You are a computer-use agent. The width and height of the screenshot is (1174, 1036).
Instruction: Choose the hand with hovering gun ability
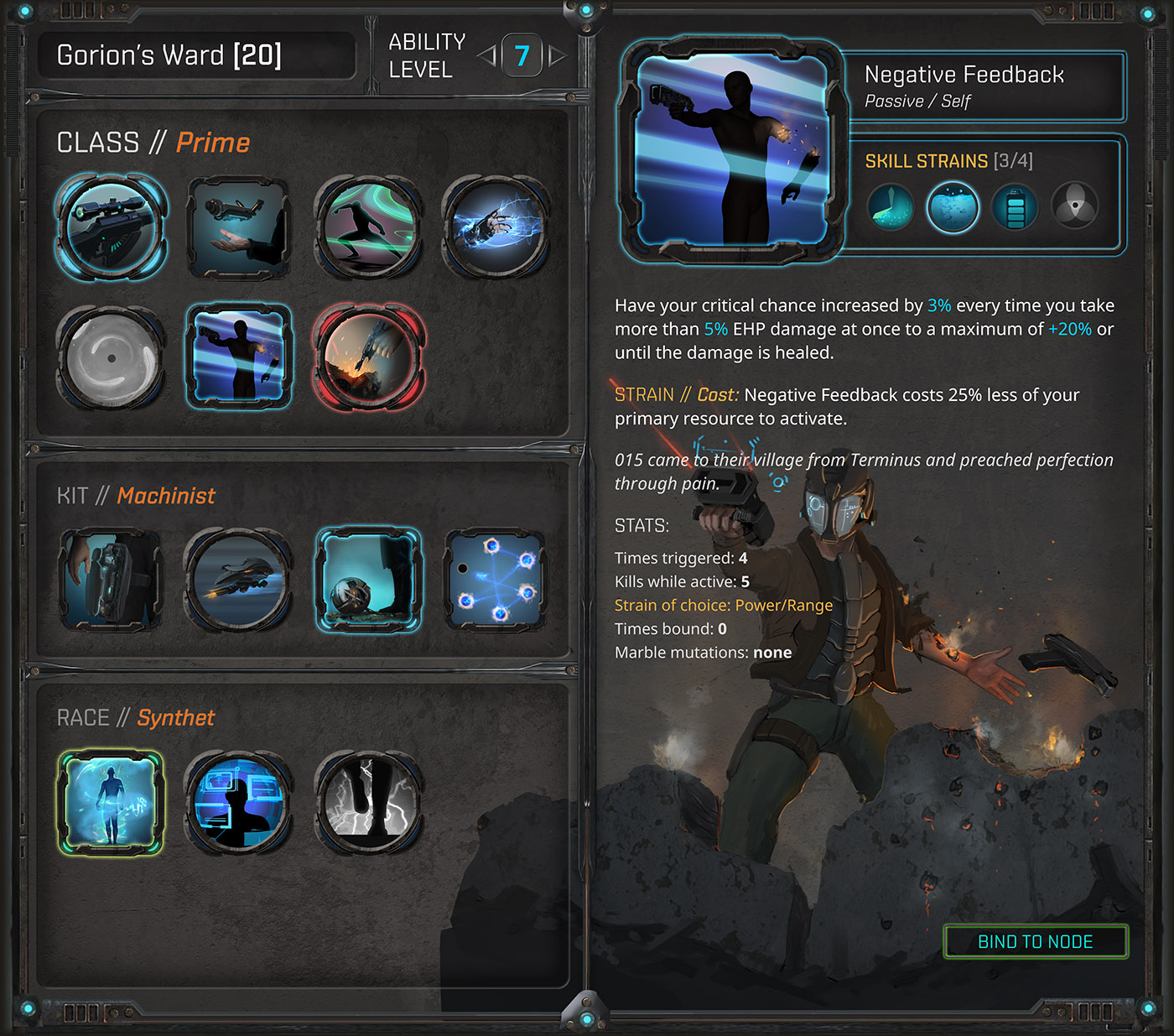click(239, 227)
